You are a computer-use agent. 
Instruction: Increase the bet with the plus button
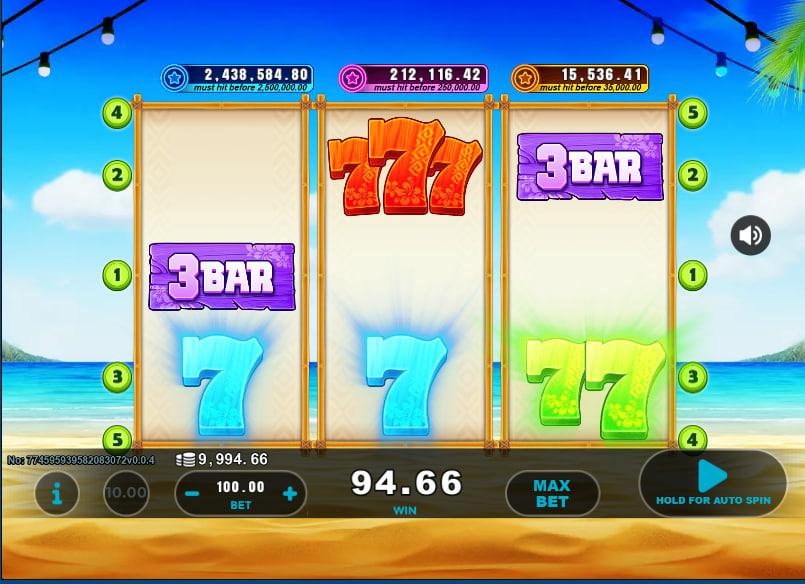290,493
